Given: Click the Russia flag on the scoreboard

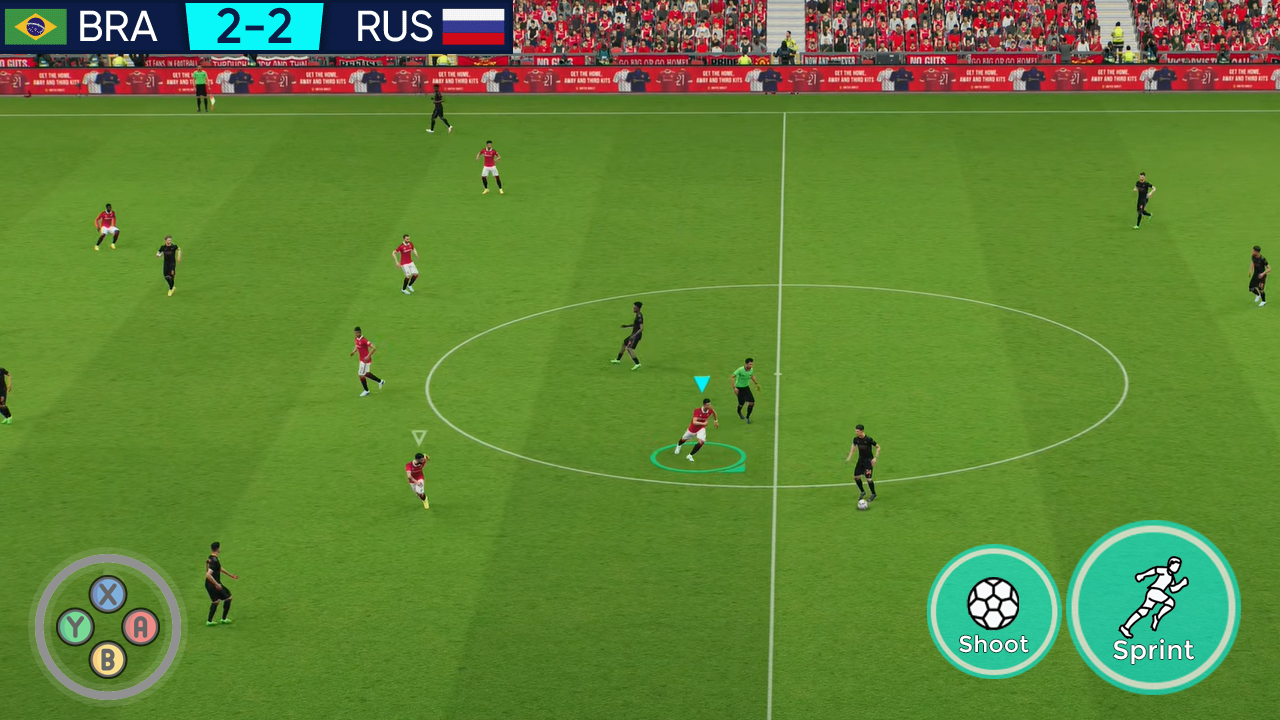Looking at the screenshot, I should coord(472,26).
